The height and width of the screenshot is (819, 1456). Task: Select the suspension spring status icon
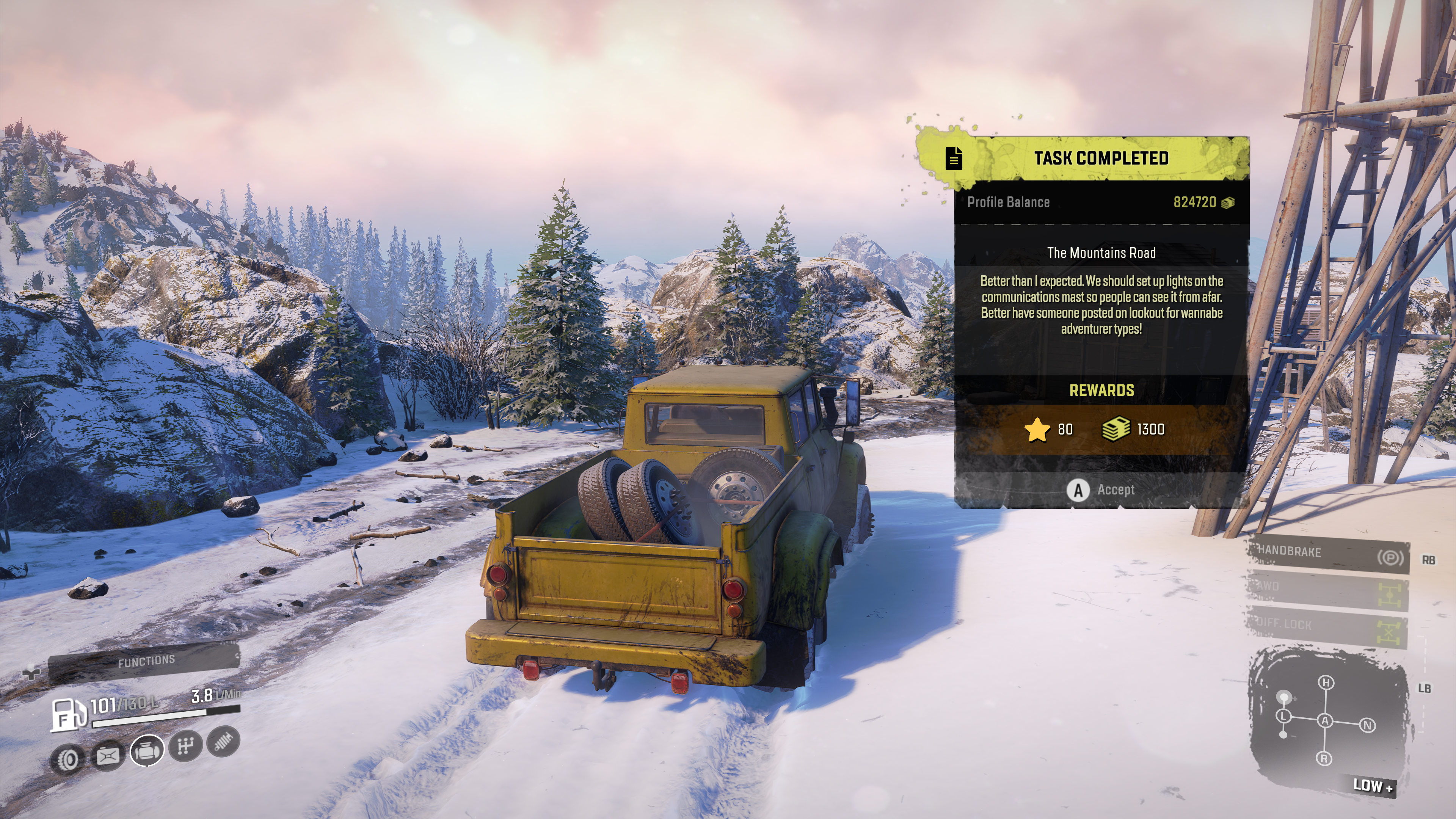click(x=224, y=741)
